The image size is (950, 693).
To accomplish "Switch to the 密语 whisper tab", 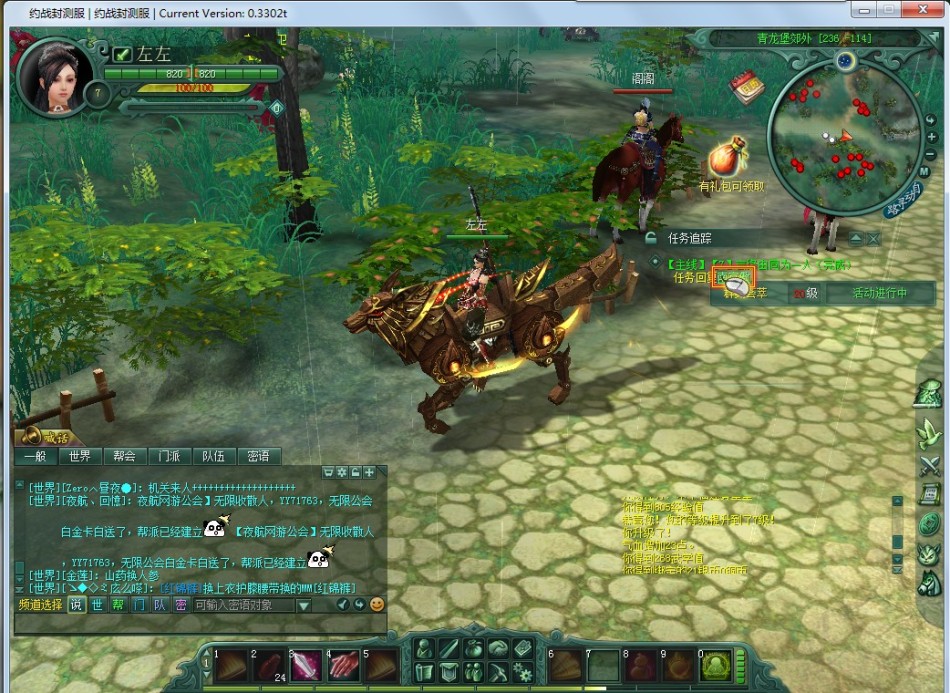I will pyautogui.click(x=257, y=456).
